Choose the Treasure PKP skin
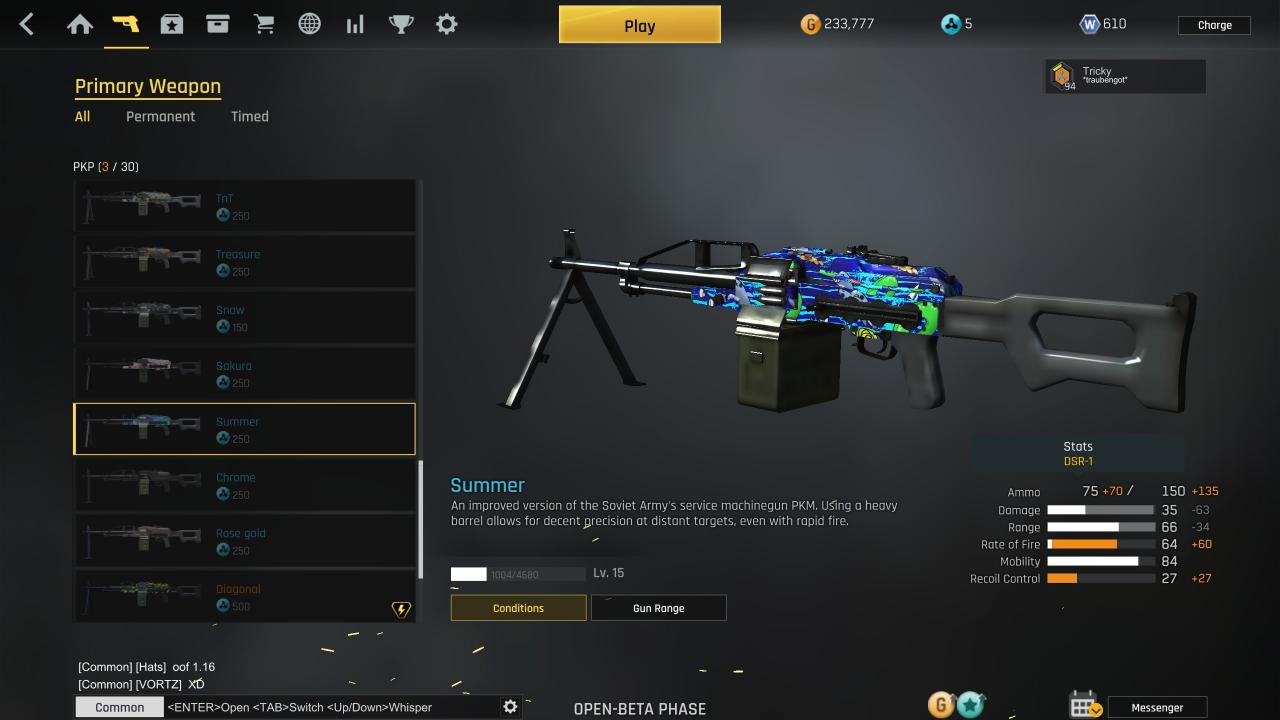The image size is (1280, 720). pyautogui.click(x=244, y=262)
